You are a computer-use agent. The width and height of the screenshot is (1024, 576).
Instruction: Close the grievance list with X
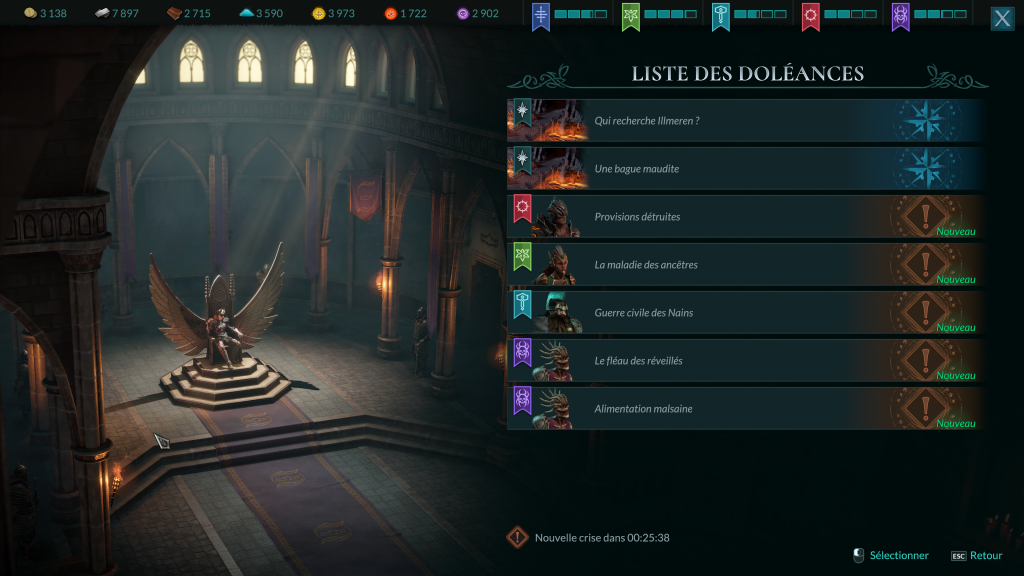click(x=1002, y=19)
